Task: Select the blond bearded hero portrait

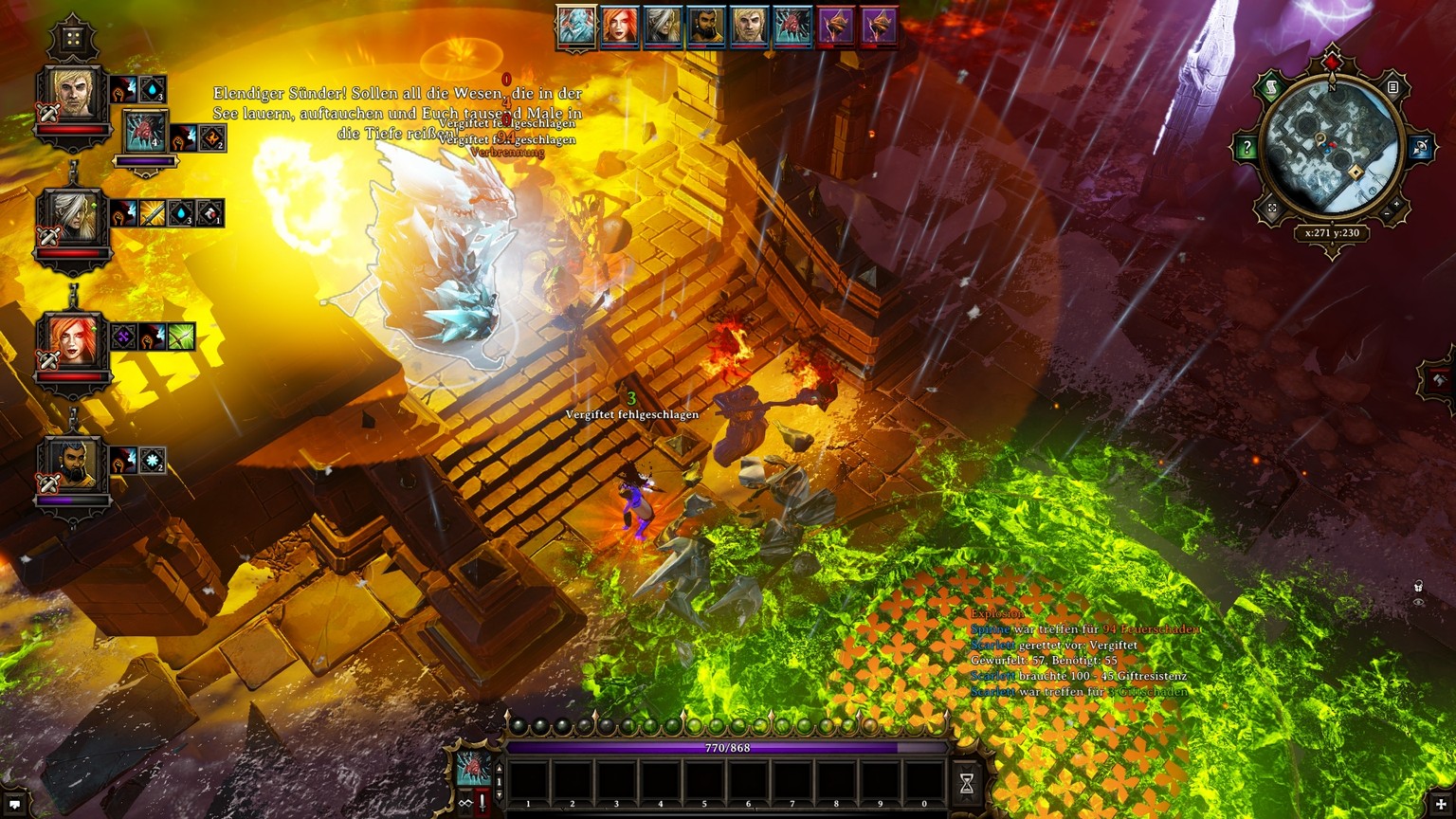Action: [74, 95]
